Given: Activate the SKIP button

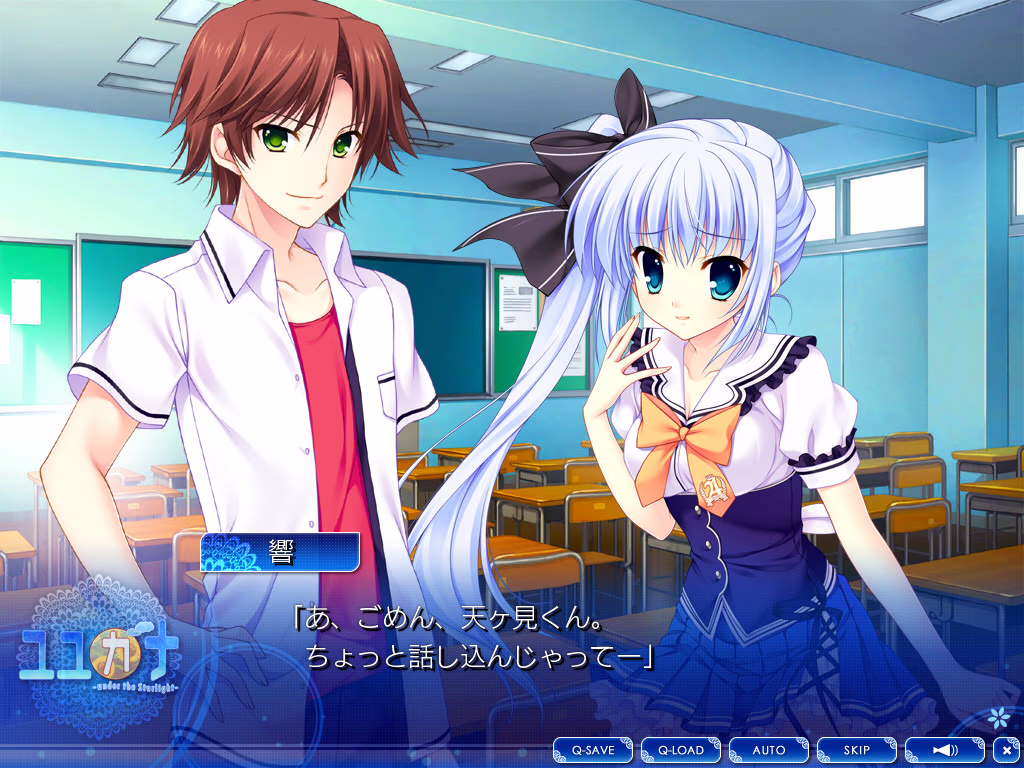Looking at the screenshot, I should tap(856, 749).
